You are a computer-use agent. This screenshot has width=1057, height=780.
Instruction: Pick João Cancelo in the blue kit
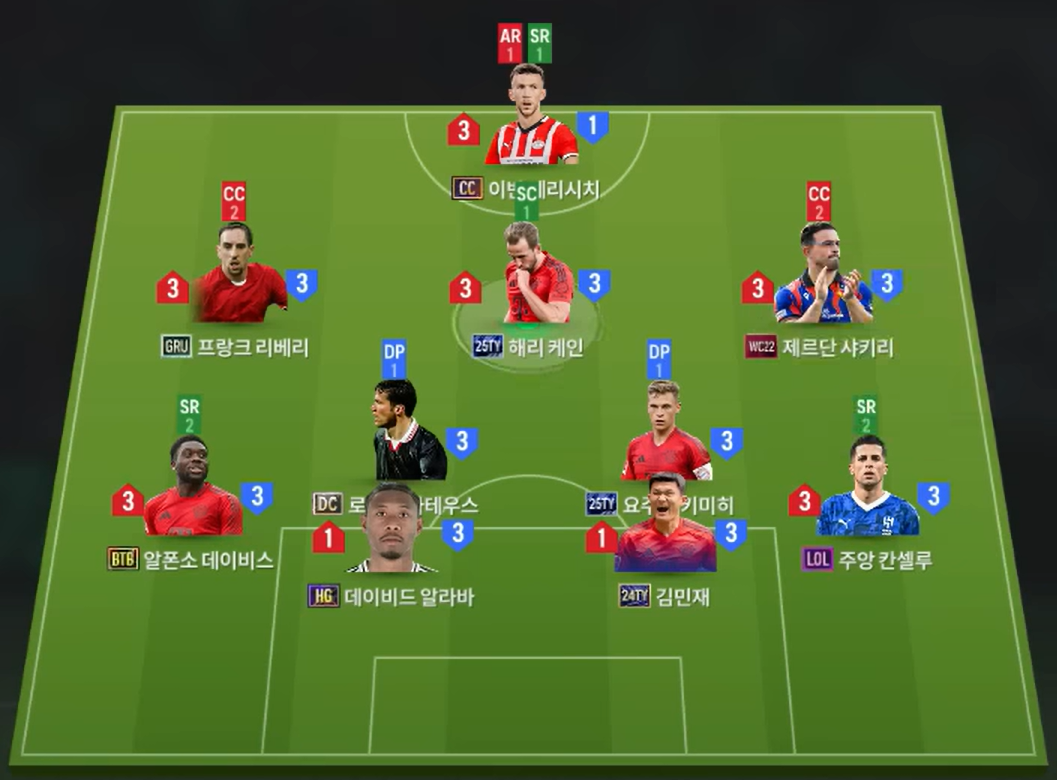867,490
